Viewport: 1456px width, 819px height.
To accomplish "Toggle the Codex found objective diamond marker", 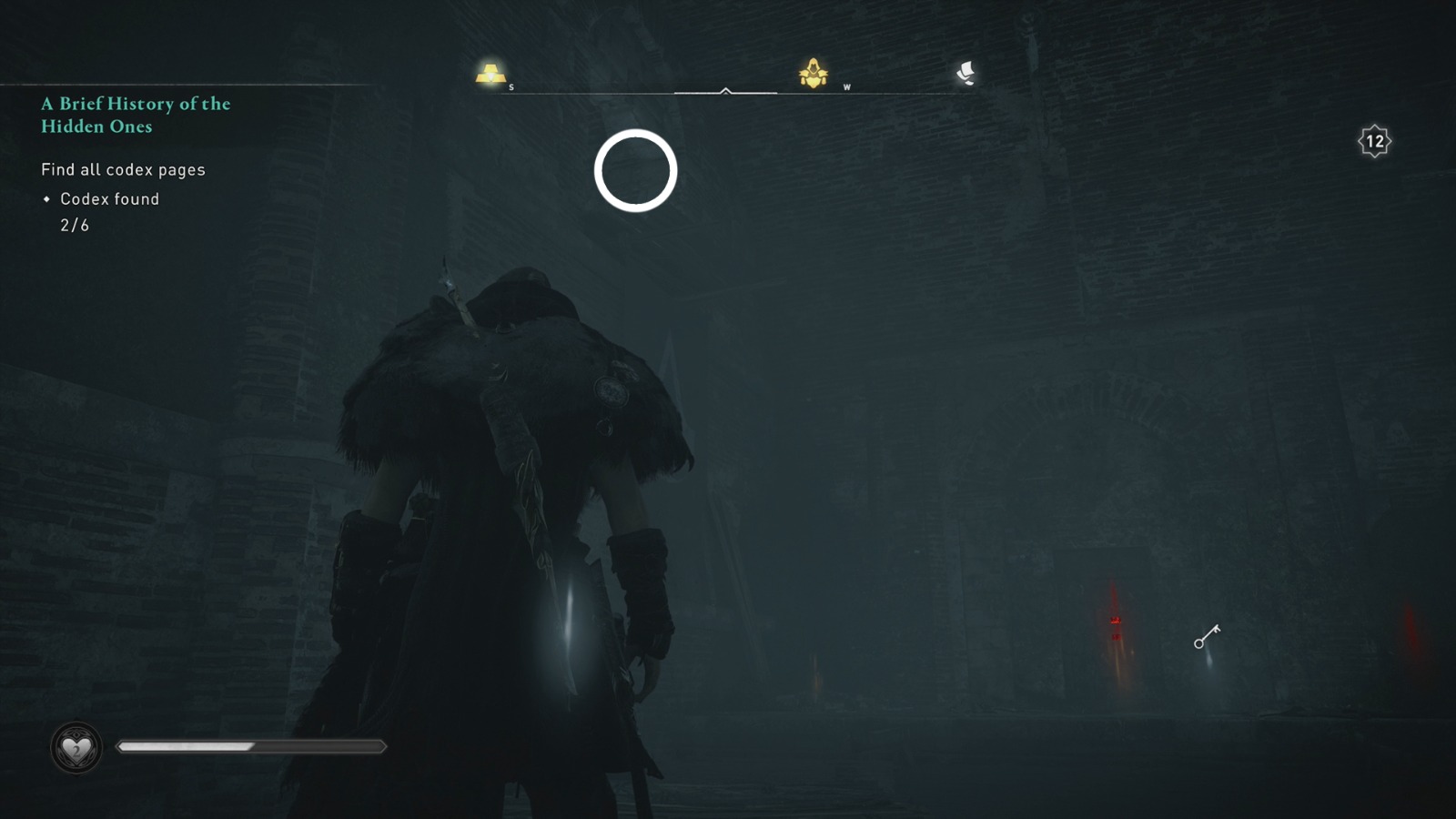I will tap(46, 198).
